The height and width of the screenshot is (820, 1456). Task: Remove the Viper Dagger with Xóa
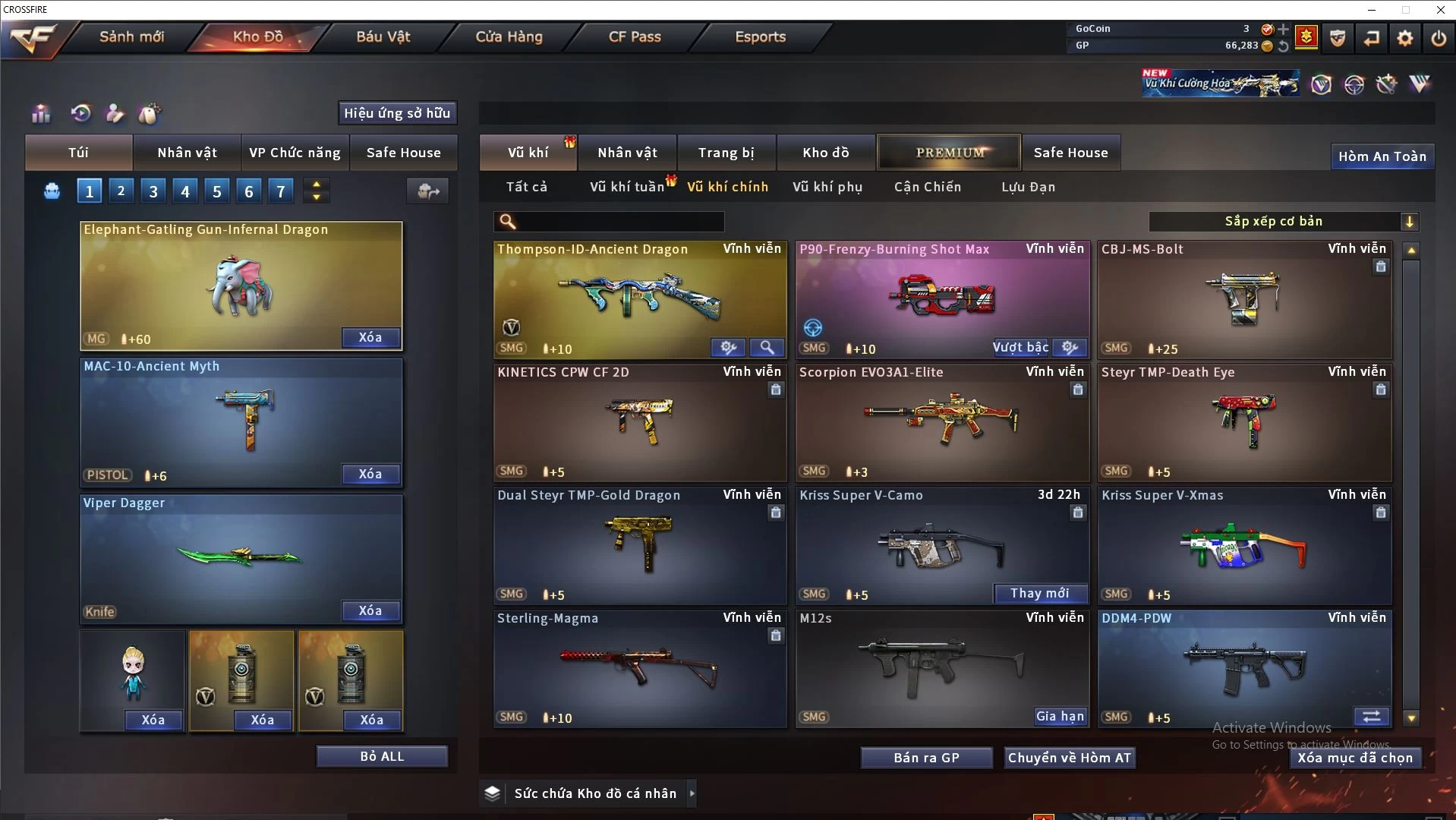[x=370, y=610]
